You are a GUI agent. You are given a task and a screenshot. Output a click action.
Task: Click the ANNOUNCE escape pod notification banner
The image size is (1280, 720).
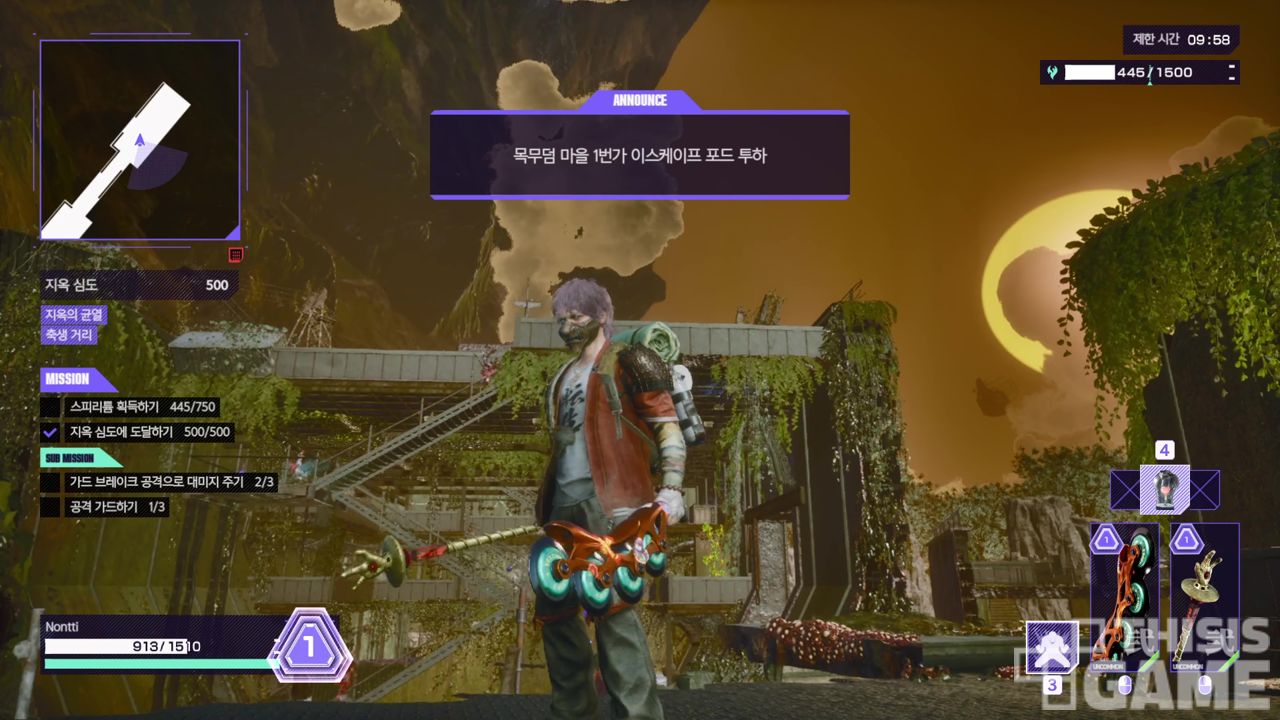coord(640,155)
